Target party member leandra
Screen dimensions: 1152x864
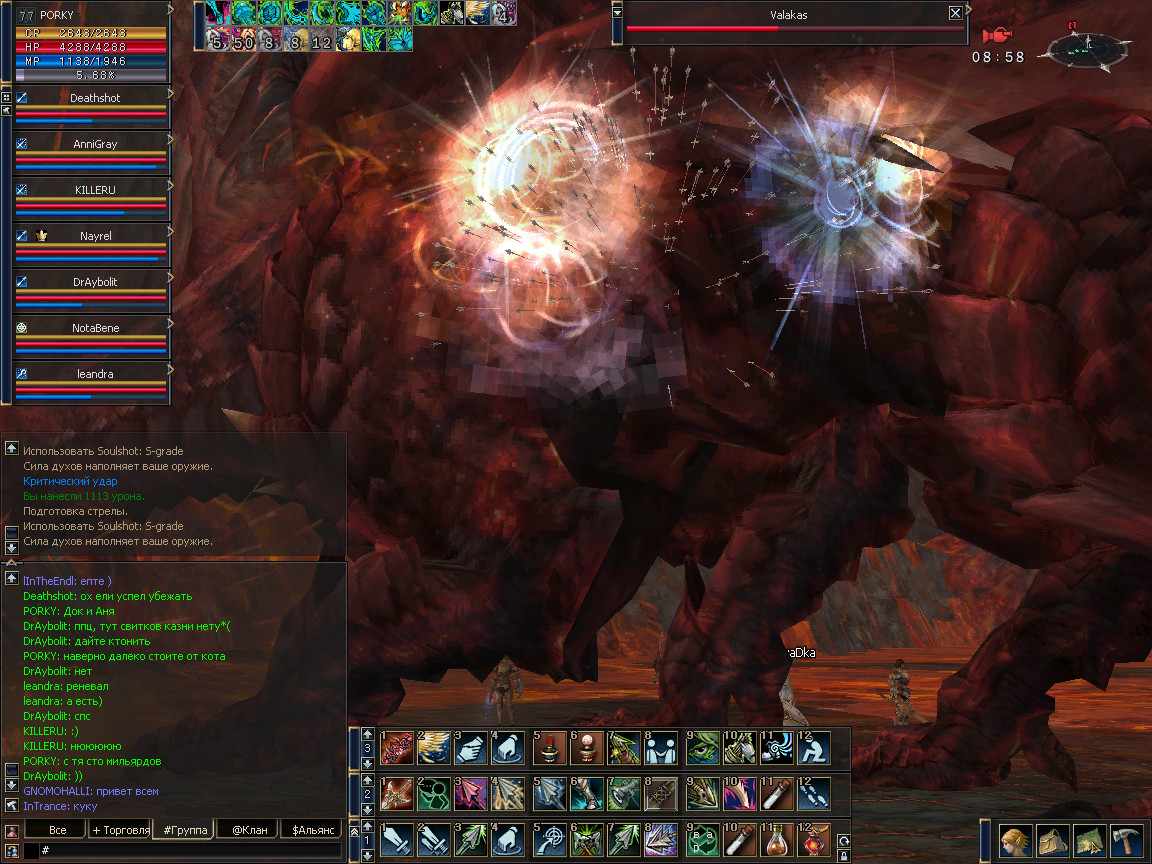pyautogui.click(x=93, y=374)
